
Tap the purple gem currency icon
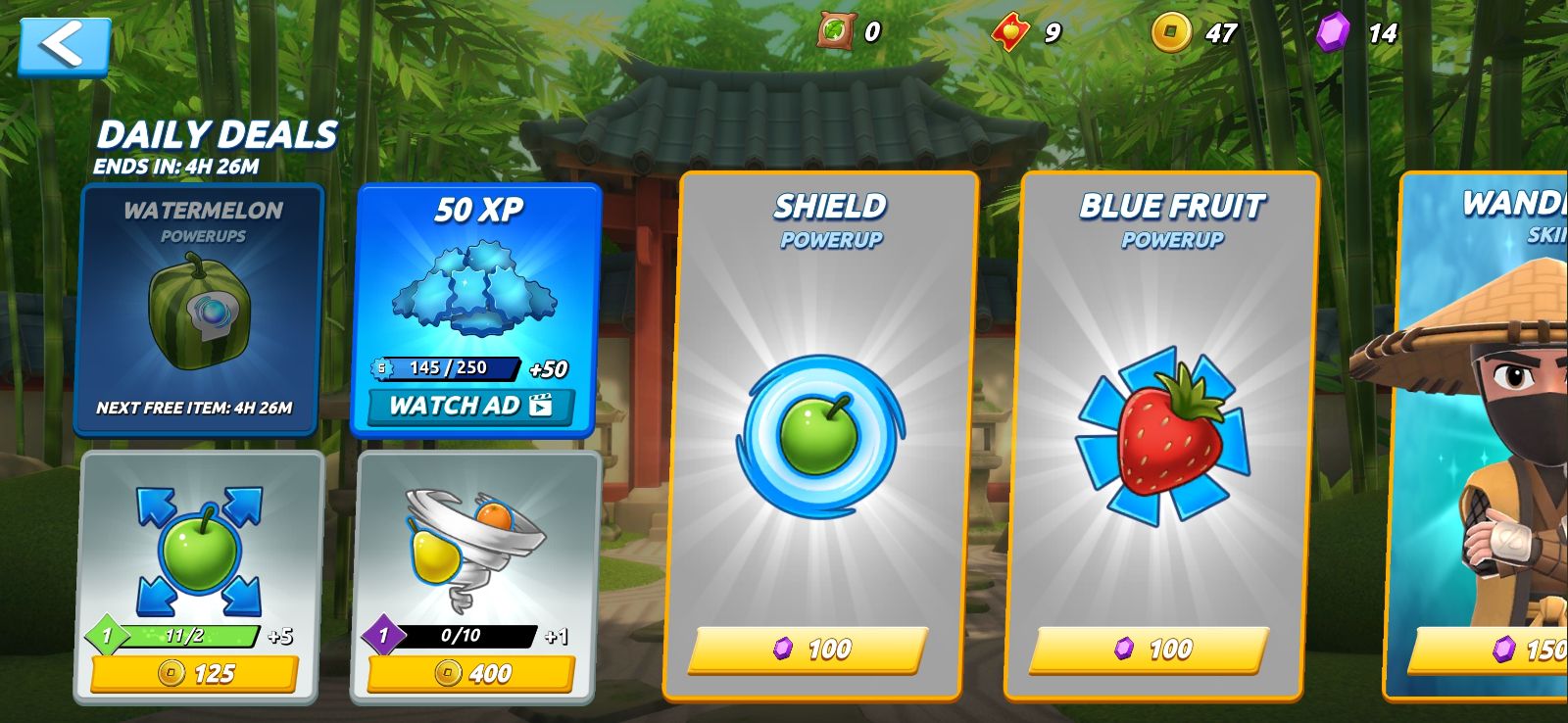tap(1333, 32)
